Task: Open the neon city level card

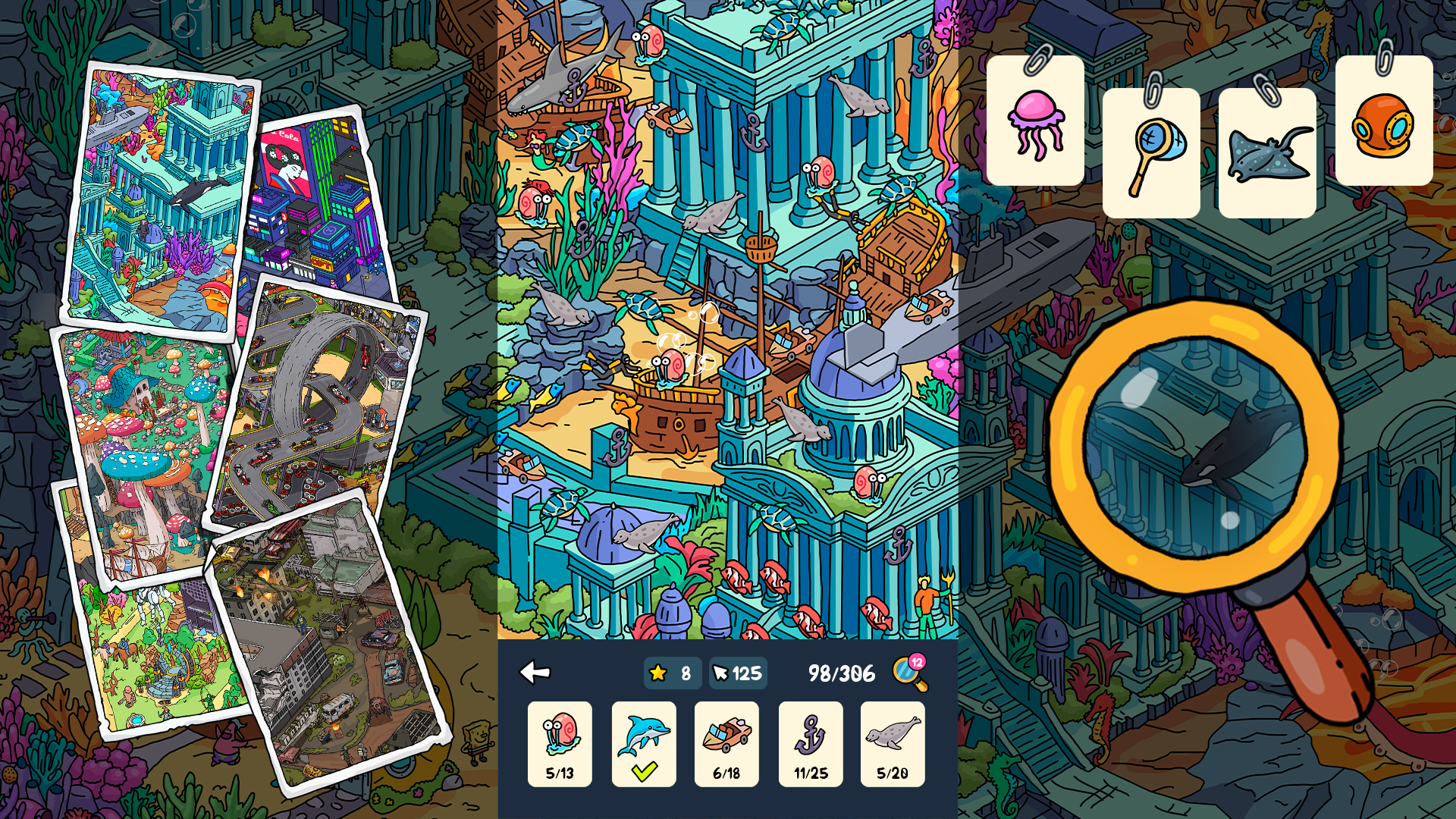Action: (311, 197)
